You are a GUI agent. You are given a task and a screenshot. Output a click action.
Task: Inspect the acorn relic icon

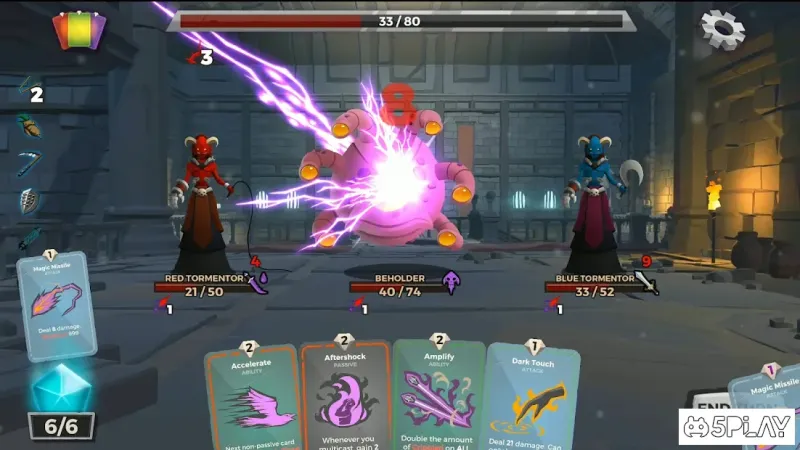coord(29,127)
